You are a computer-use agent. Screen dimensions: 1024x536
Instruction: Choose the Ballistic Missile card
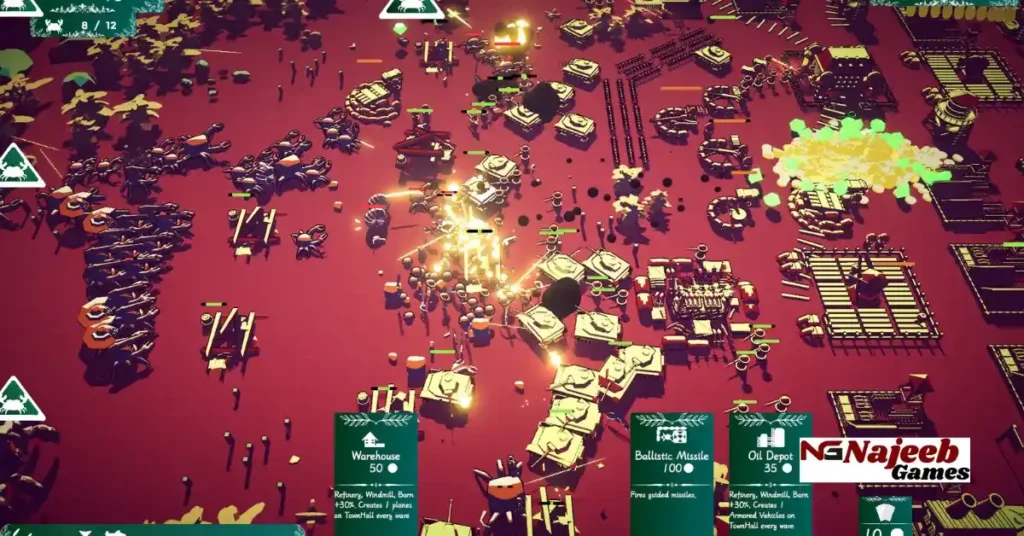671,472
